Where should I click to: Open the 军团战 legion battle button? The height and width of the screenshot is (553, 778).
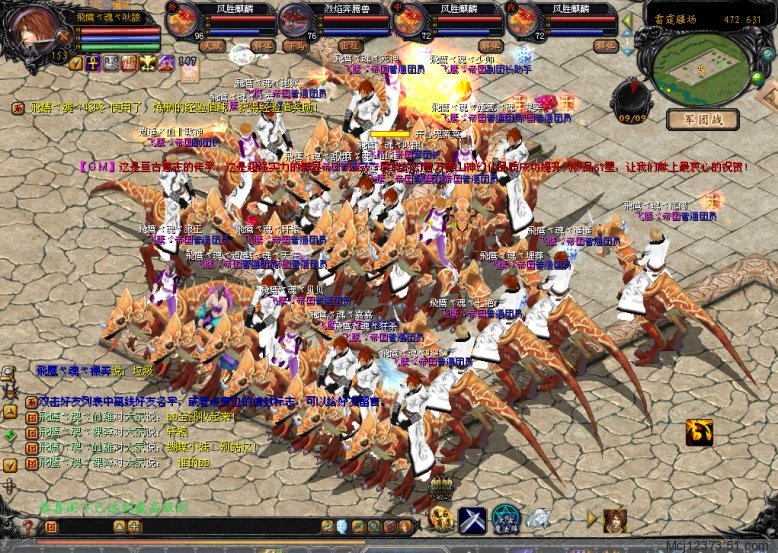click(711, 119)
